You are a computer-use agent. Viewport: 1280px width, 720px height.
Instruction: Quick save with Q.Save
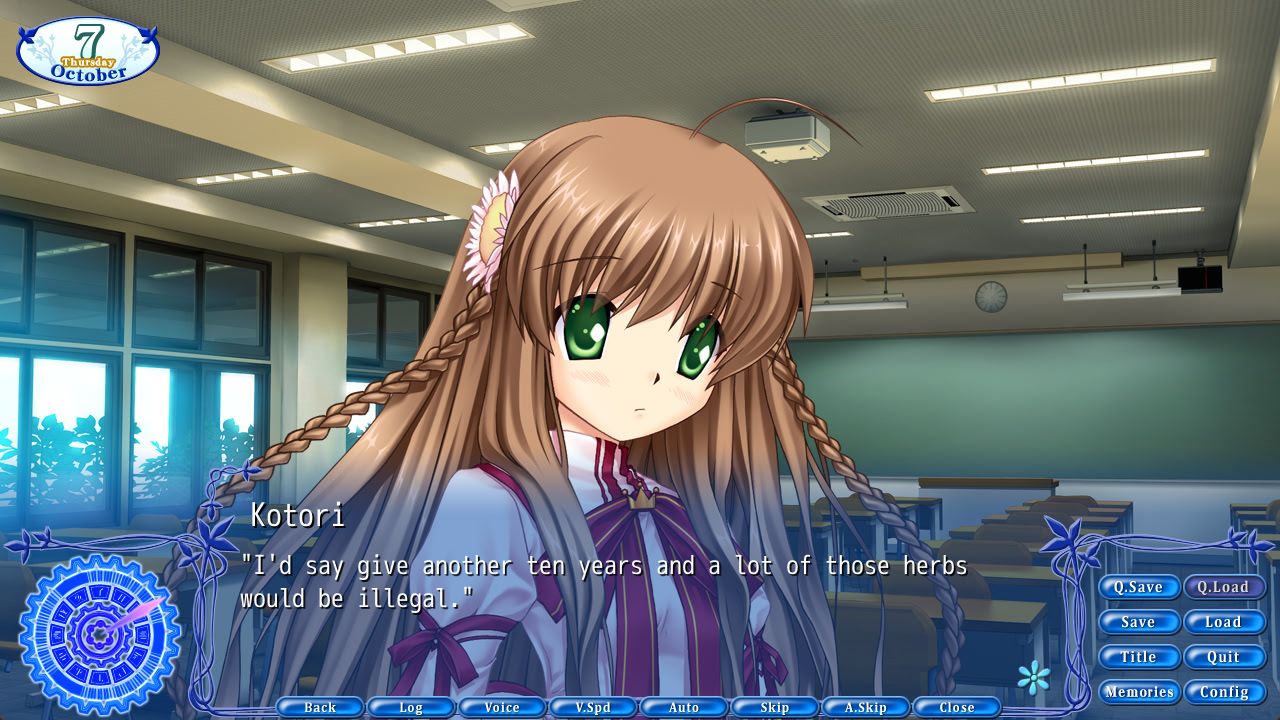pyautogui.click(x=1139, y=587)
